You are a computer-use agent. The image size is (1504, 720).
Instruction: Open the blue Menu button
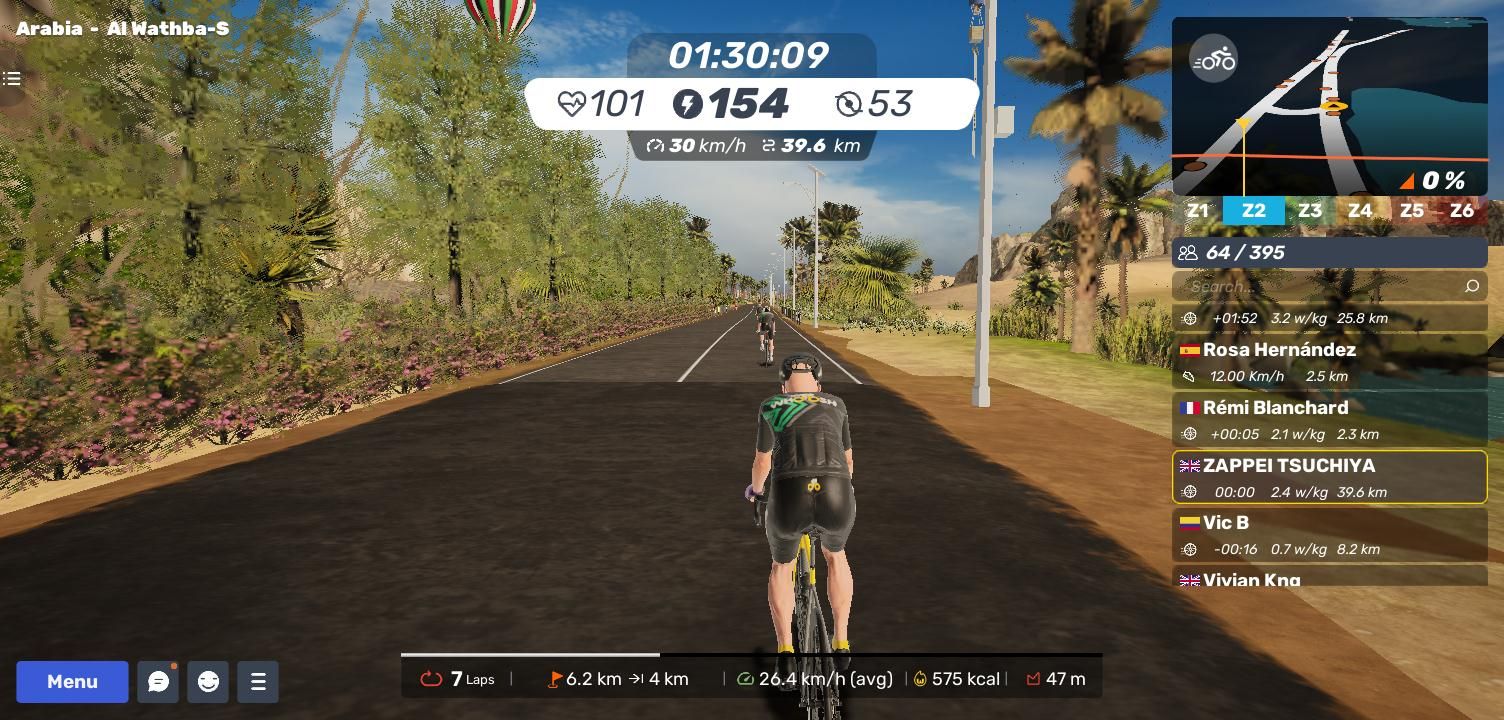click(x=72, y=682)
